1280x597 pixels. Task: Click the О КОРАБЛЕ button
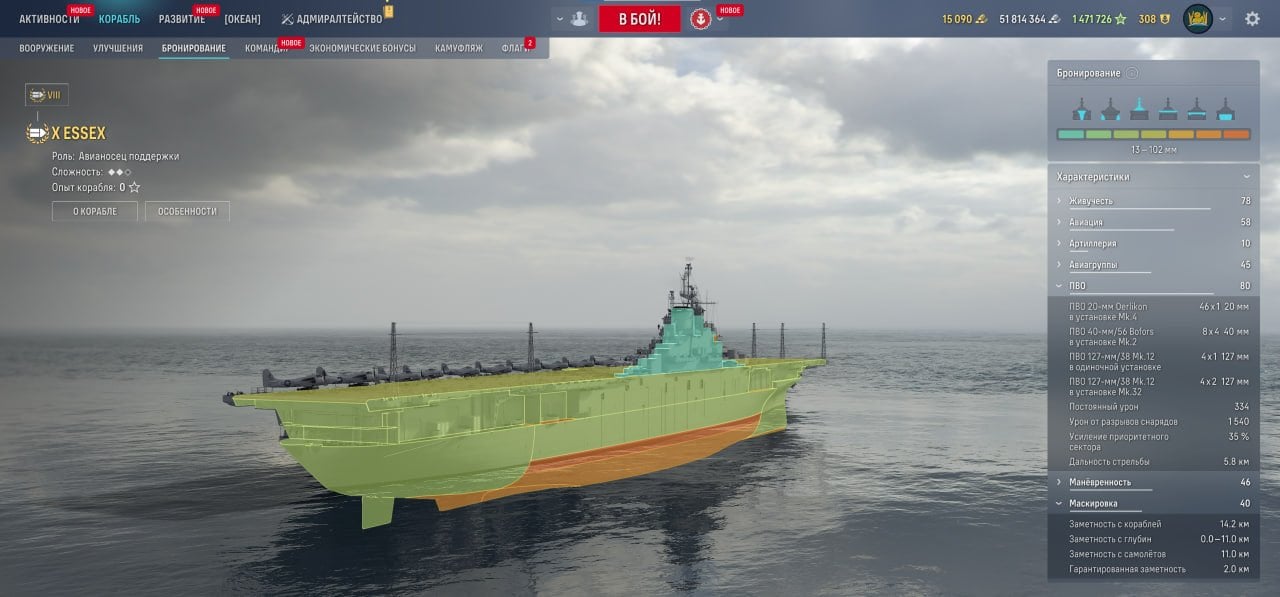click(x=94, y=211)
